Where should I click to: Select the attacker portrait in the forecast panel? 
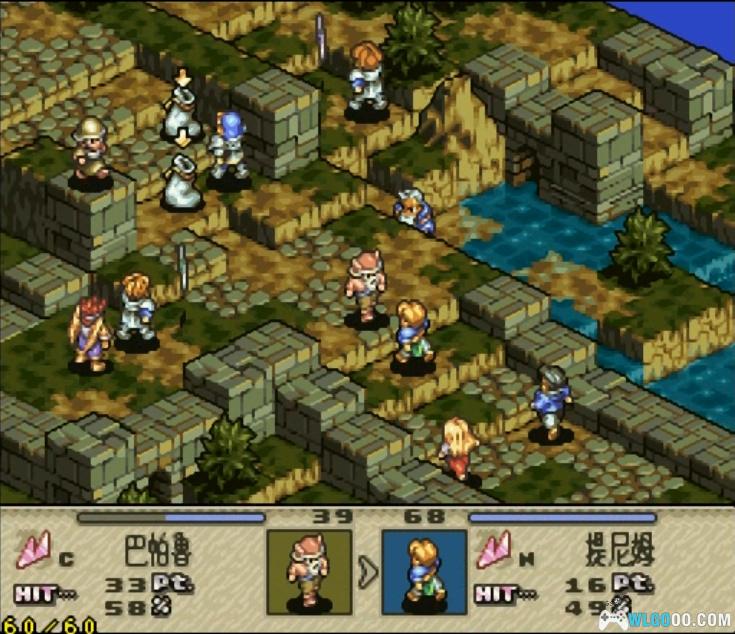(x=309, y=572)
